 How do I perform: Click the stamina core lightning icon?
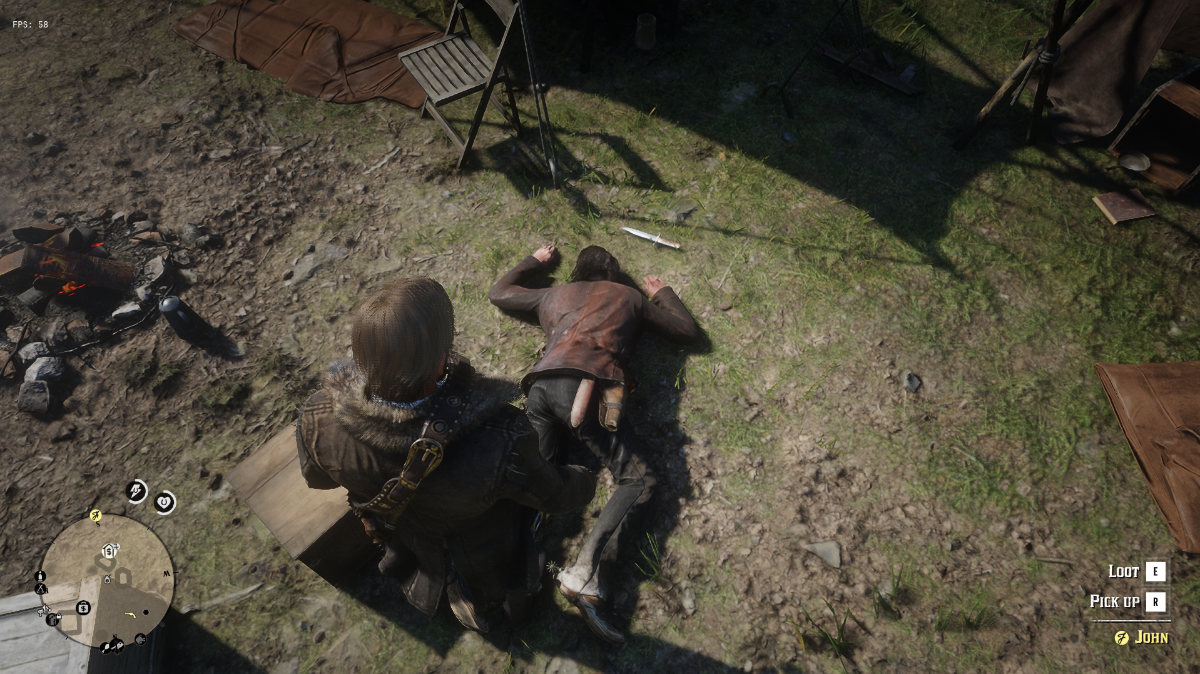[x=136, y=490]
